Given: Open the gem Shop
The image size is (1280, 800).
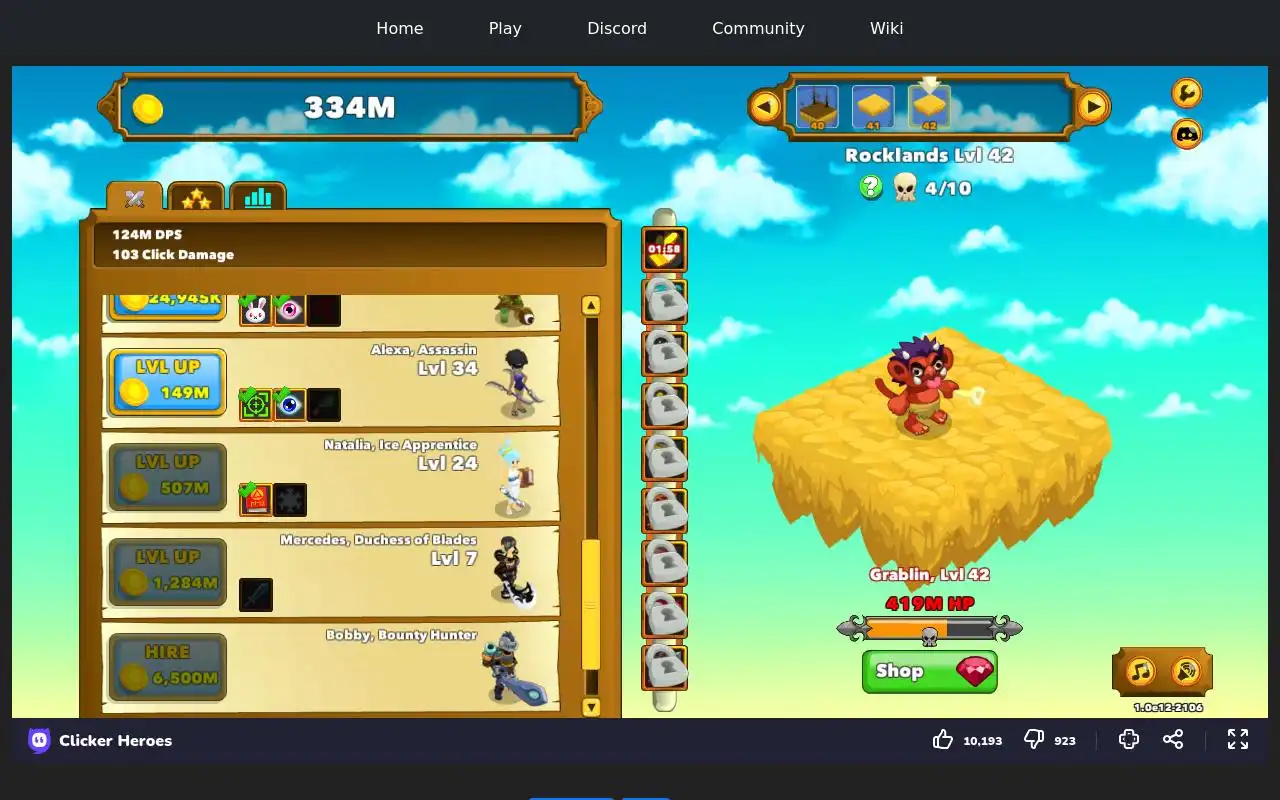Looking at the screenshot, I should (x=929, y=671).
